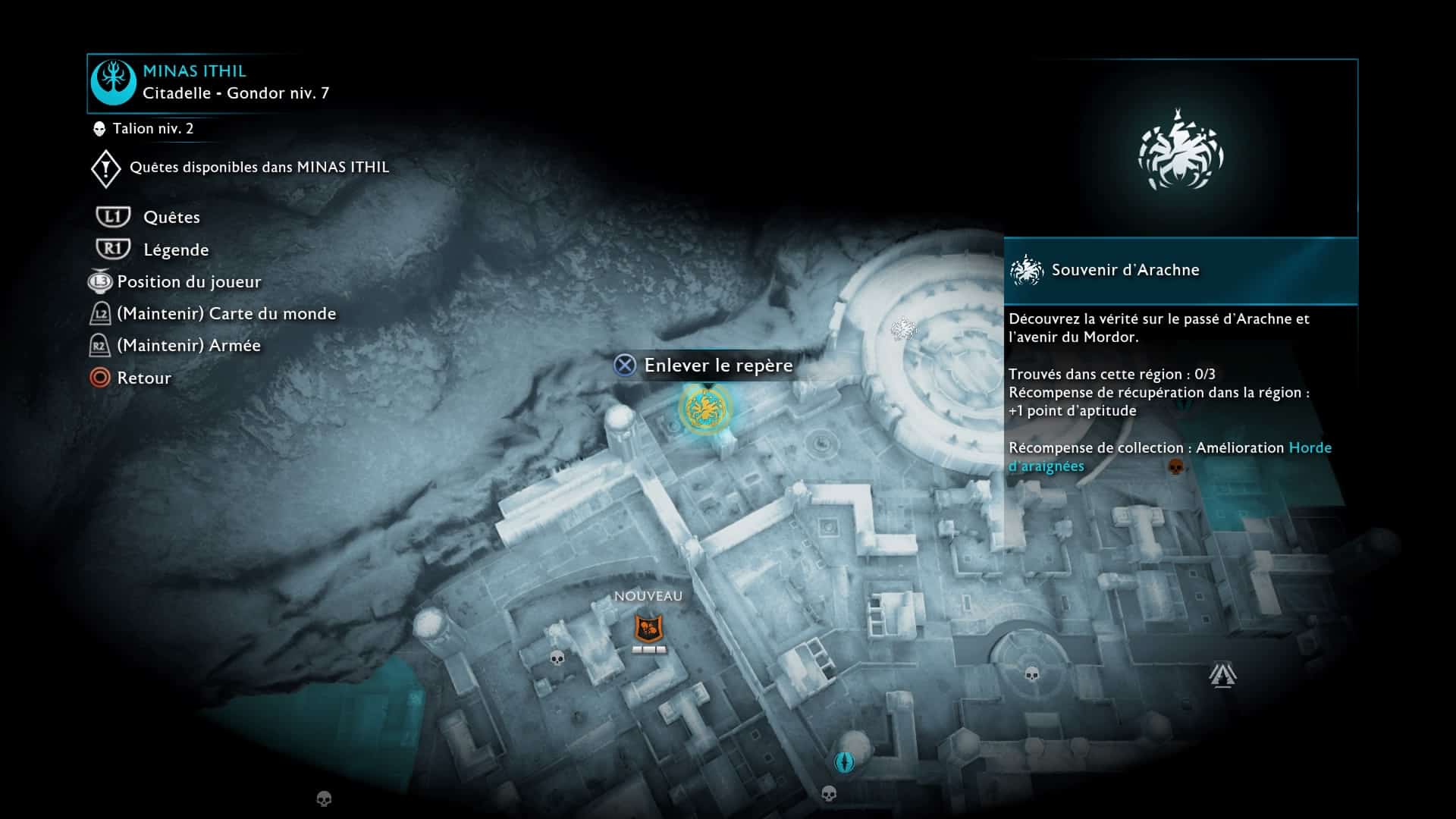Click the white Arachne memory marker on the circular tower
This screenshot has width=1456, height=819.
pyautogui.click(x=903, y=328)
